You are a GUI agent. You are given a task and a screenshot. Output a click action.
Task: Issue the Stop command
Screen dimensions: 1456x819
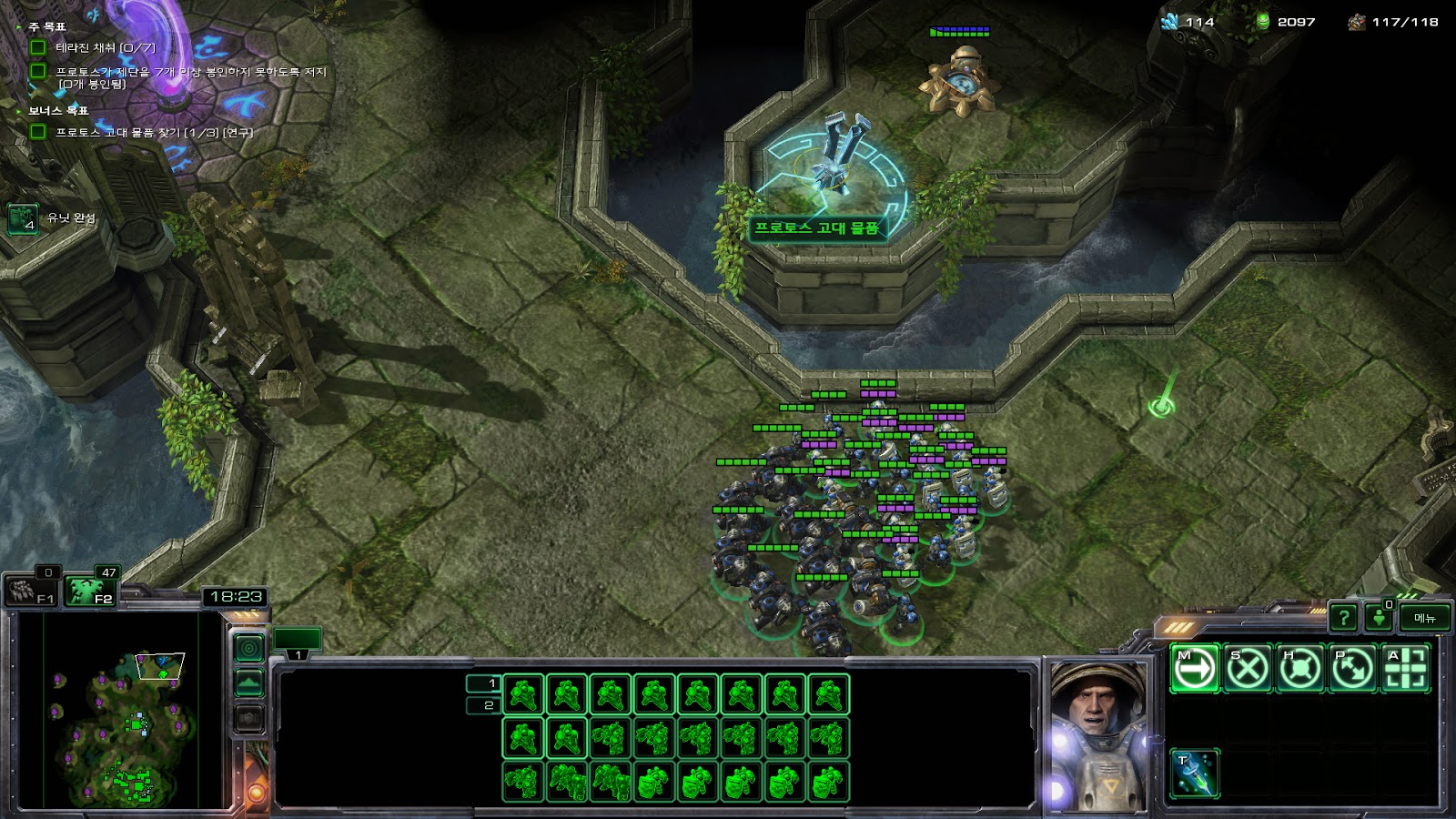(x=1247, y=669)
